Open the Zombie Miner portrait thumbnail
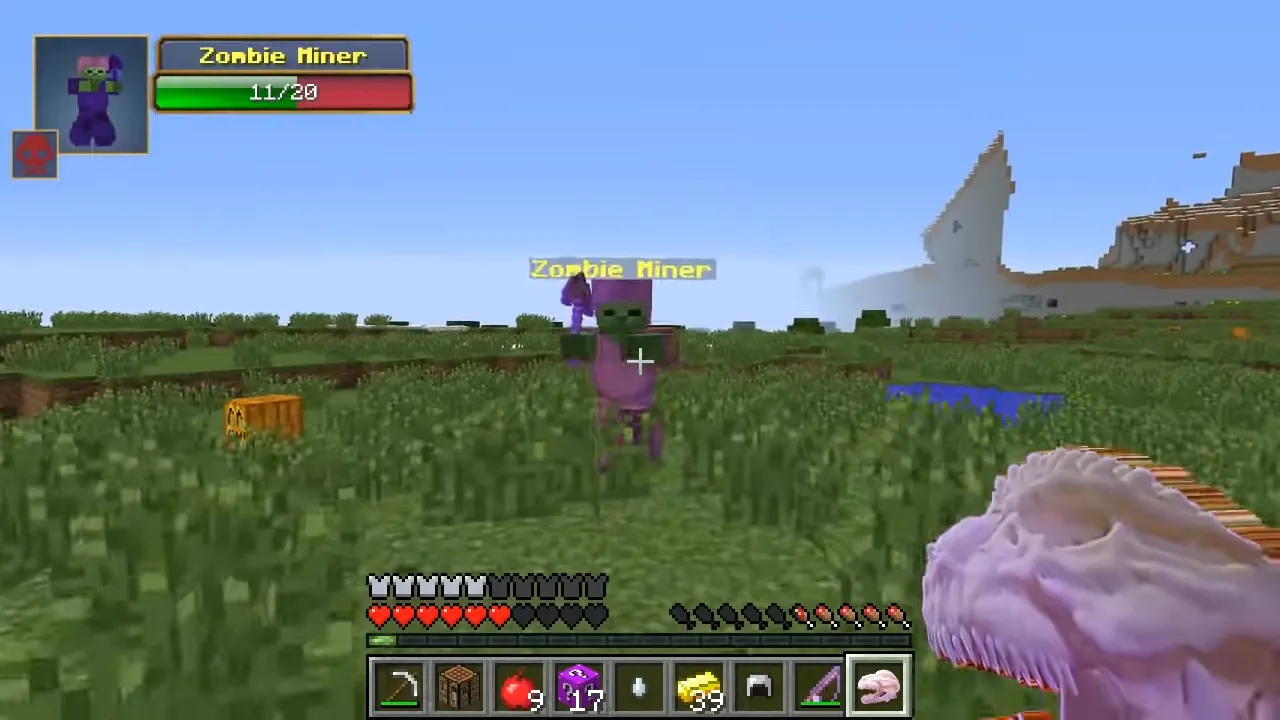This screenshot has height=720, width=1280. 90,95
